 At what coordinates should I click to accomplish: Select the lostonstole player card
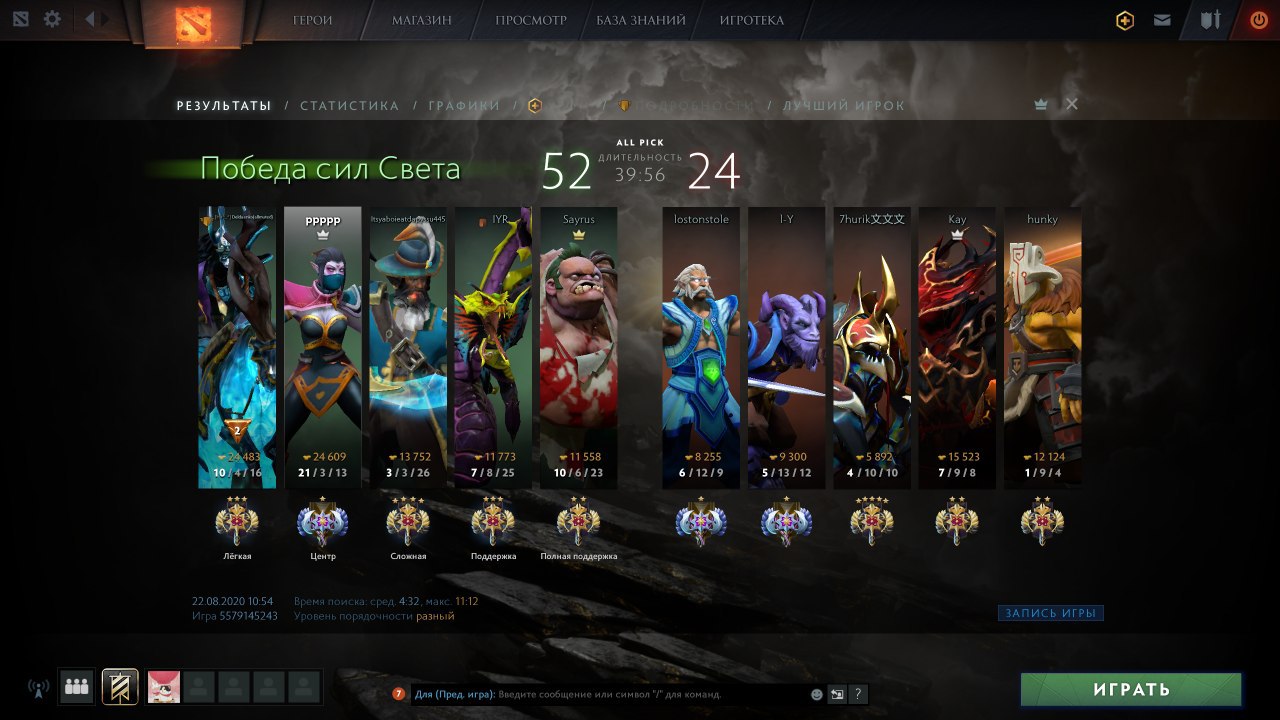pos(701,347)
